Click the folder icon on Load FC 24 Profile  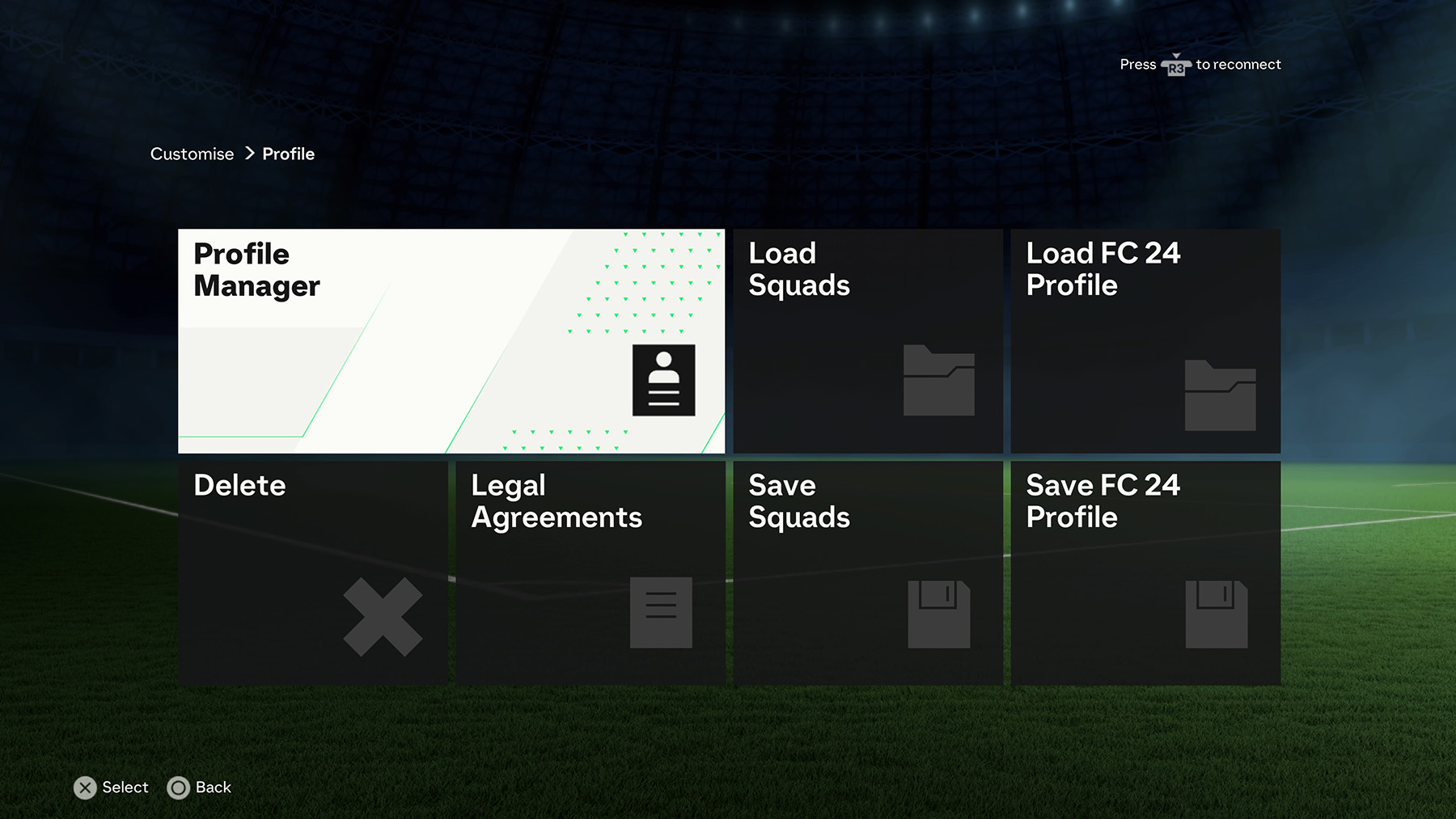pyautogui.click(x=1217, y=396)
